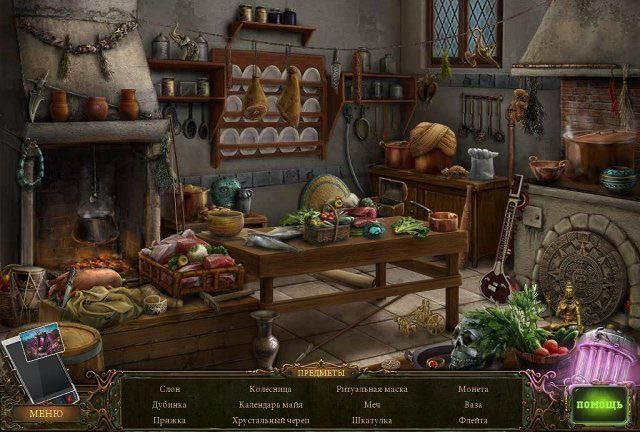The height and width of the screenshot is (432, 640).
Task: Choose 'Хрустальный череп' from the list
Action: (271, 421)
